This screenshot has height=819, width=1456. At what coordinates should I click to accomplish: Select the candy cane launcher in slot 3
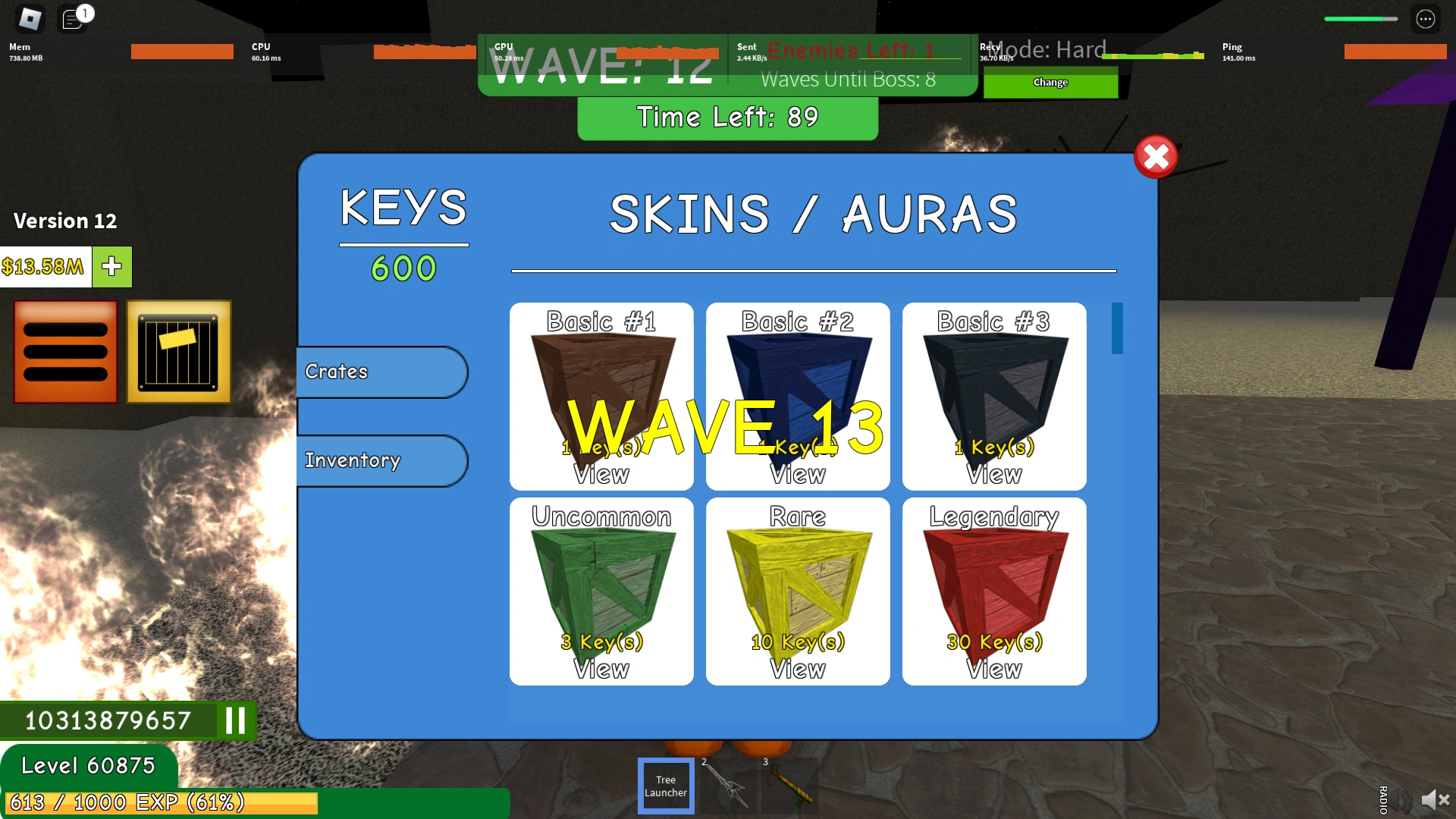789,786
